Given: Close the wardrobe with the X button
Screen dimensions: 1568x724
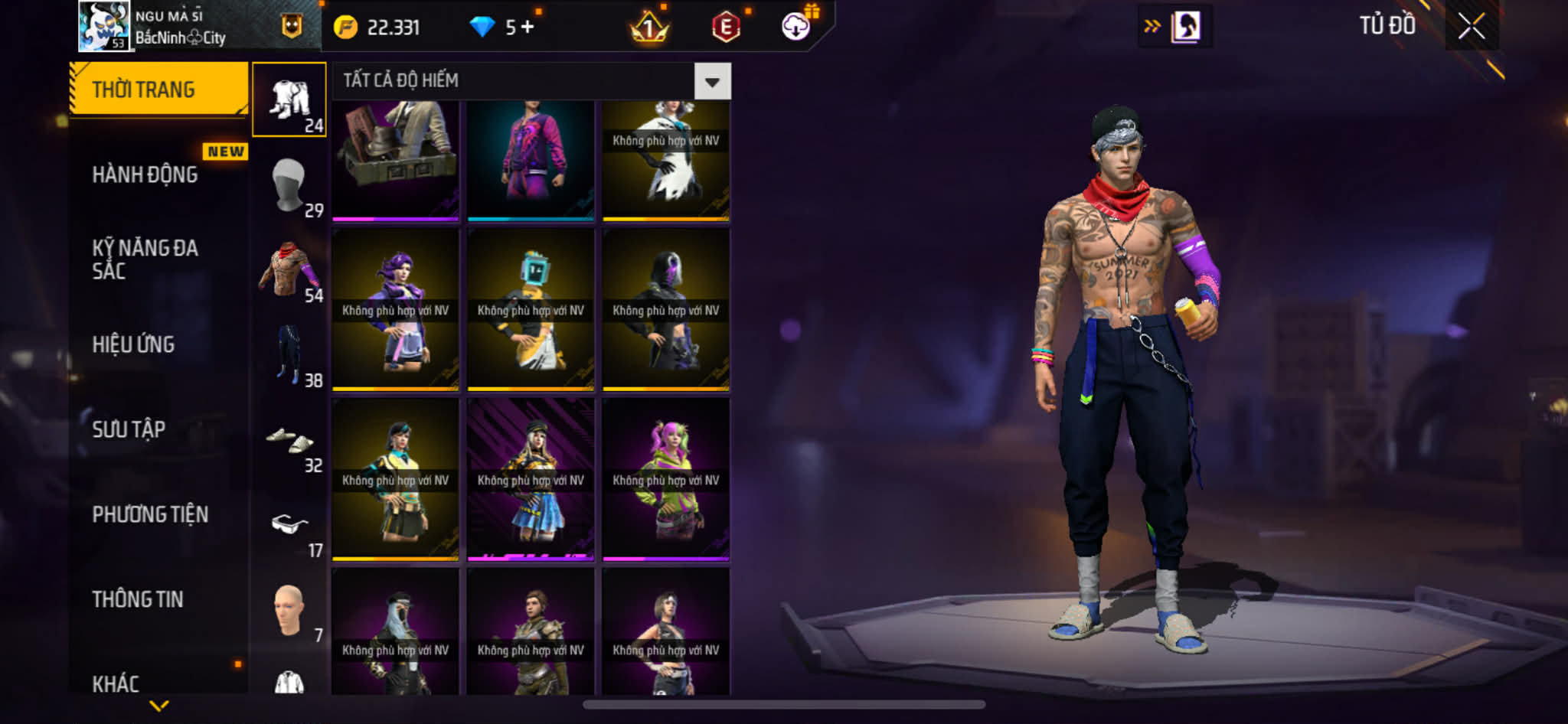Looking at the screenshot, I should [1471, 27].
